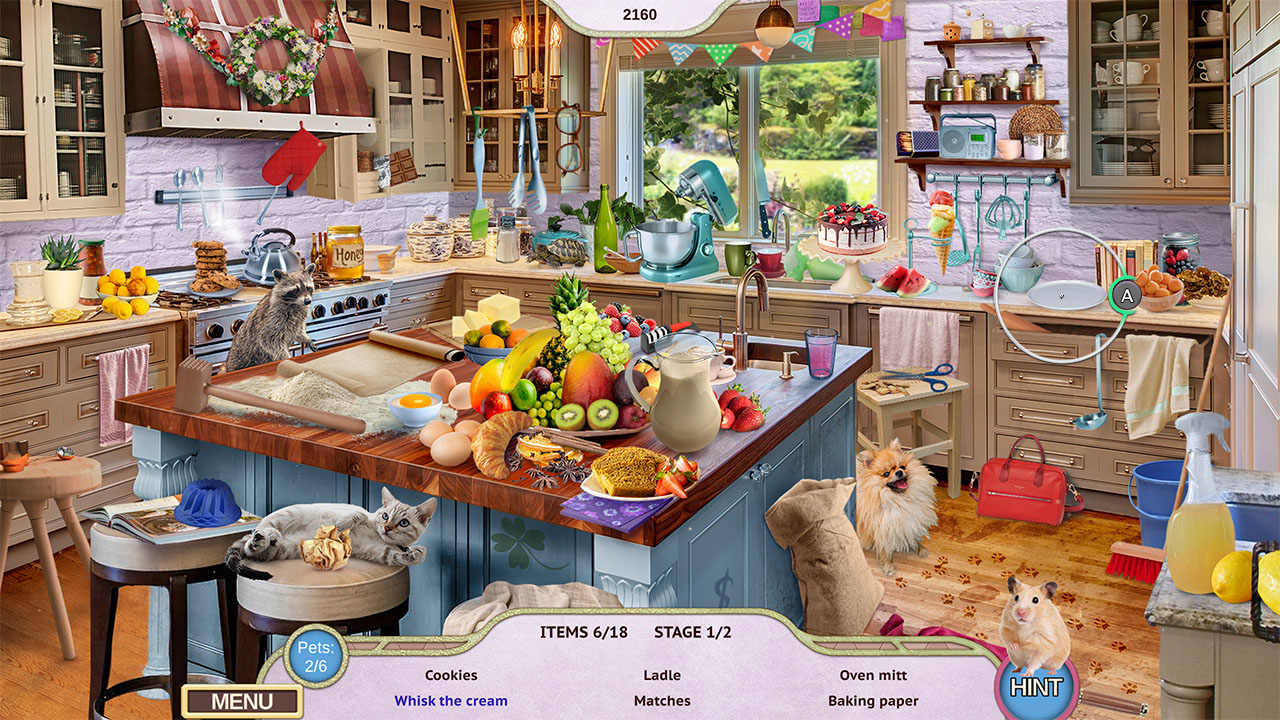The height and width of the screenshot is (720, 1280).
Task: Click the 'Matches' item label
Action: click(662, 701)
